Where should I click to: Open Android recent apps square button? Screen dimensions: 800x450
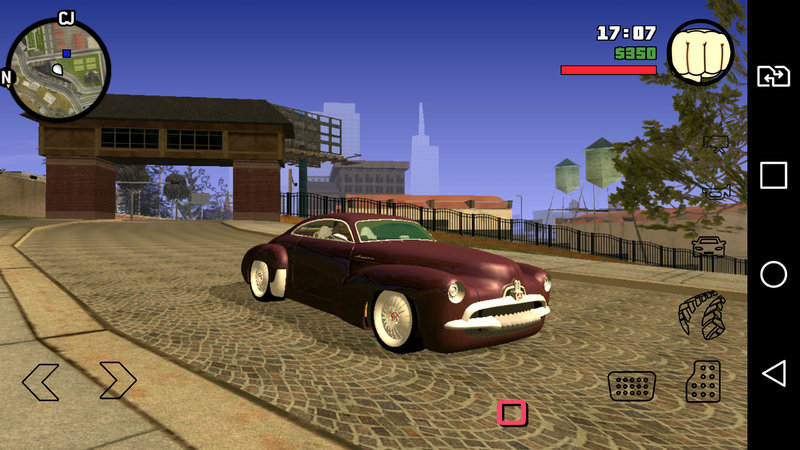click(x=773, y=176)
